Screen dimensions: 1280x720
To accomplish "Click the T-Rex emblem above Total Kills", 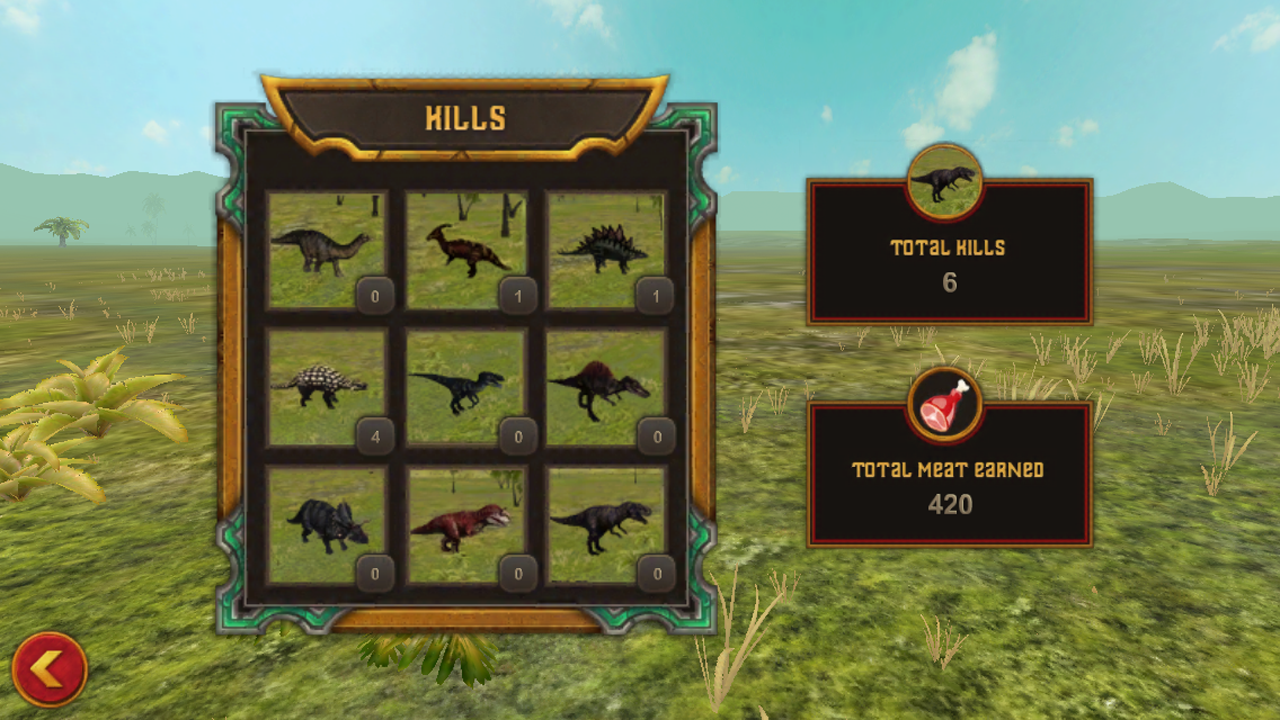I will click(x=944, y=182).
